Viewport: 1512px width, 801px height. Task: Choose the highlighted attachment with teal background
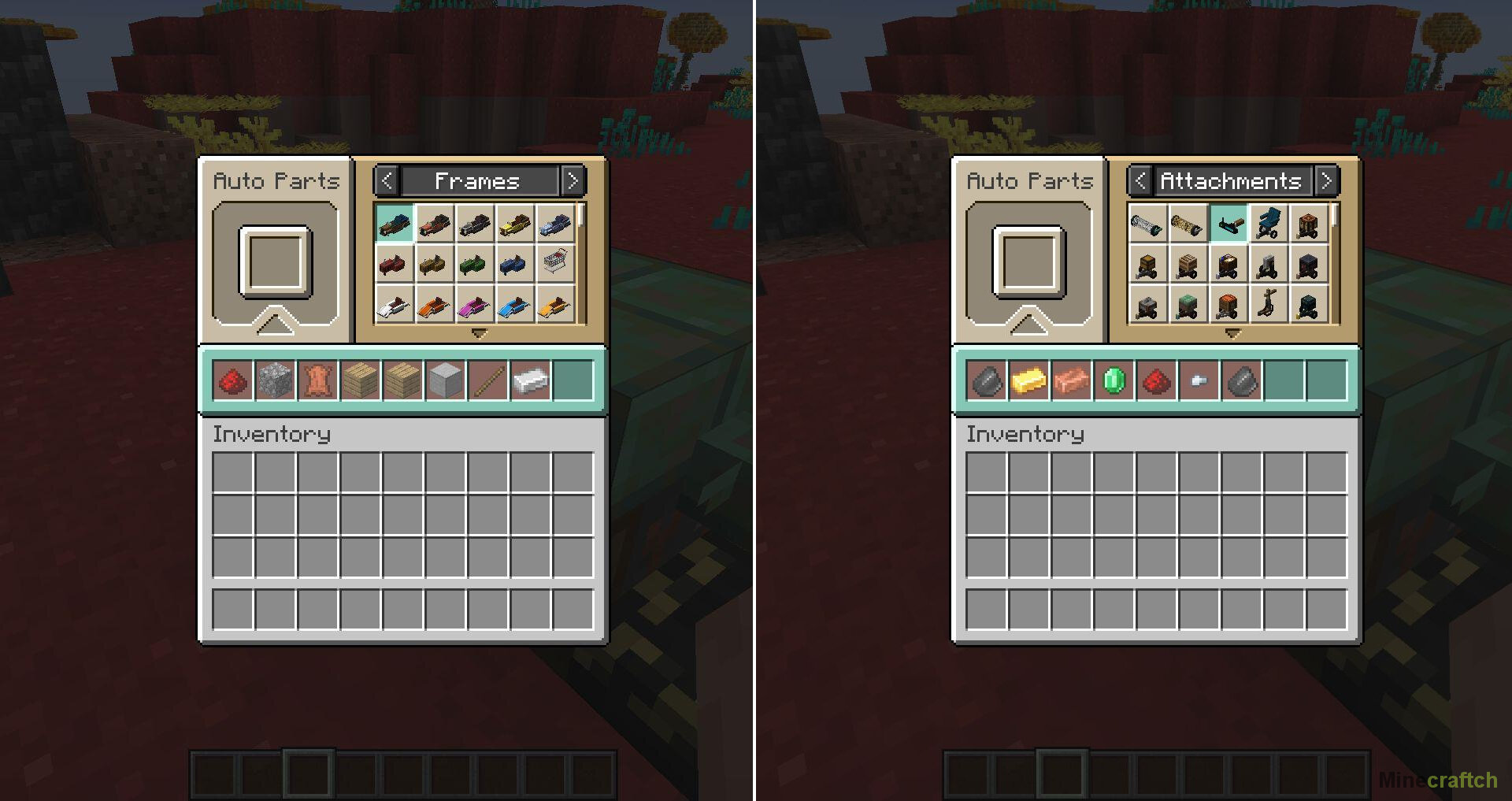(x=1228, y=224)
